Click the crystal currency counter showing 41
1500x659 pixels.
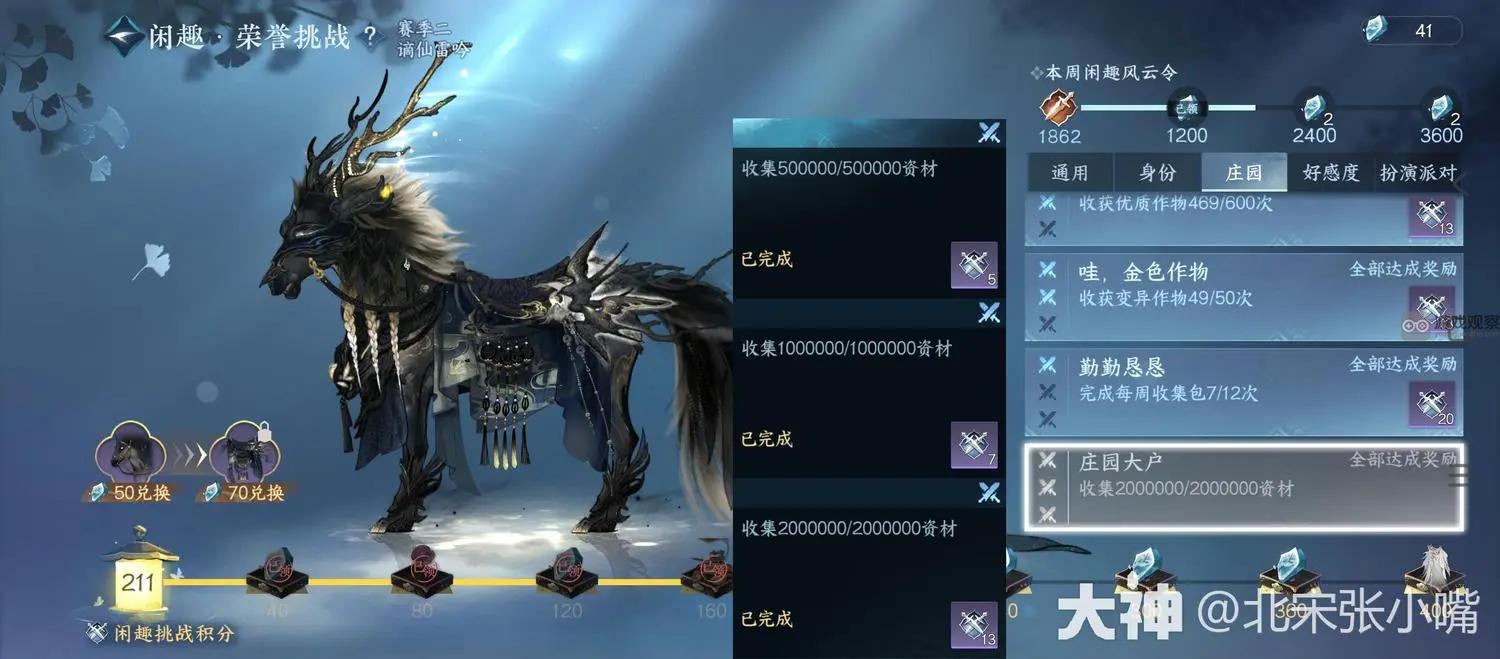tap(1411, 31)
